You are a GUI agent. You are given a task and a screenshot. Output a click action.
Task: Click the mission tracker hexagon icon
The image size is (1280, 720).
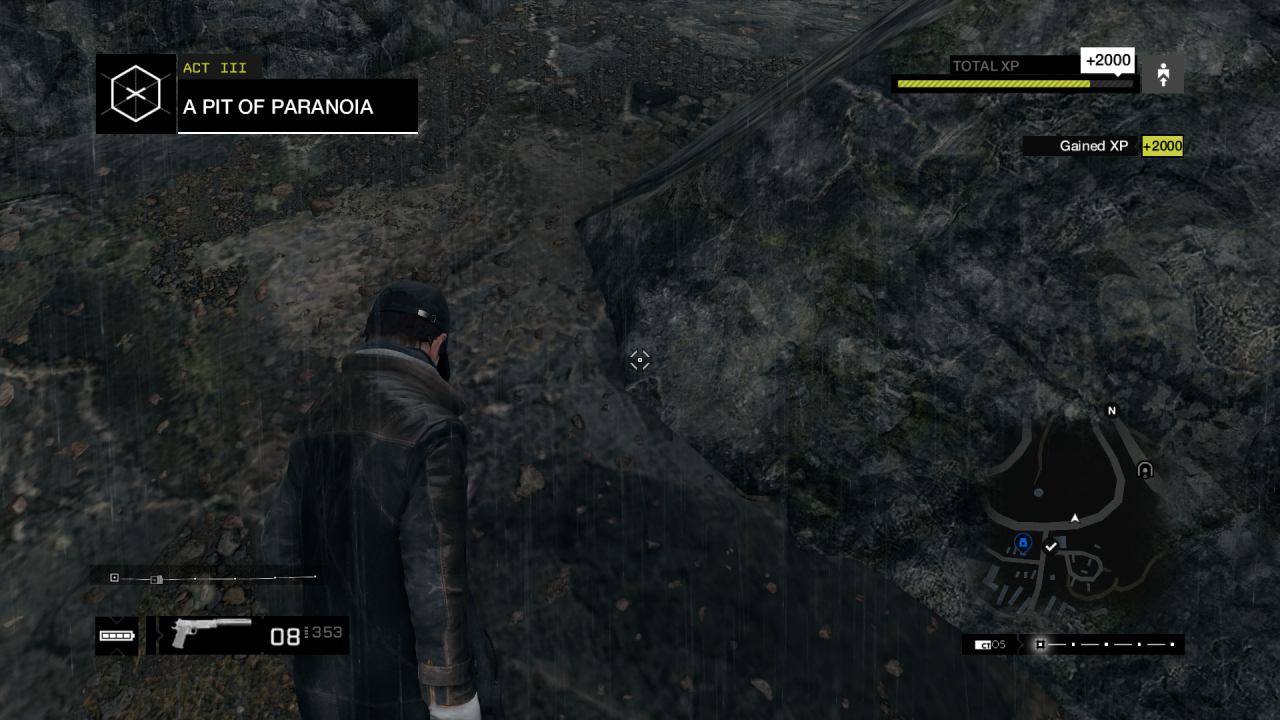(x=136, y=94)
